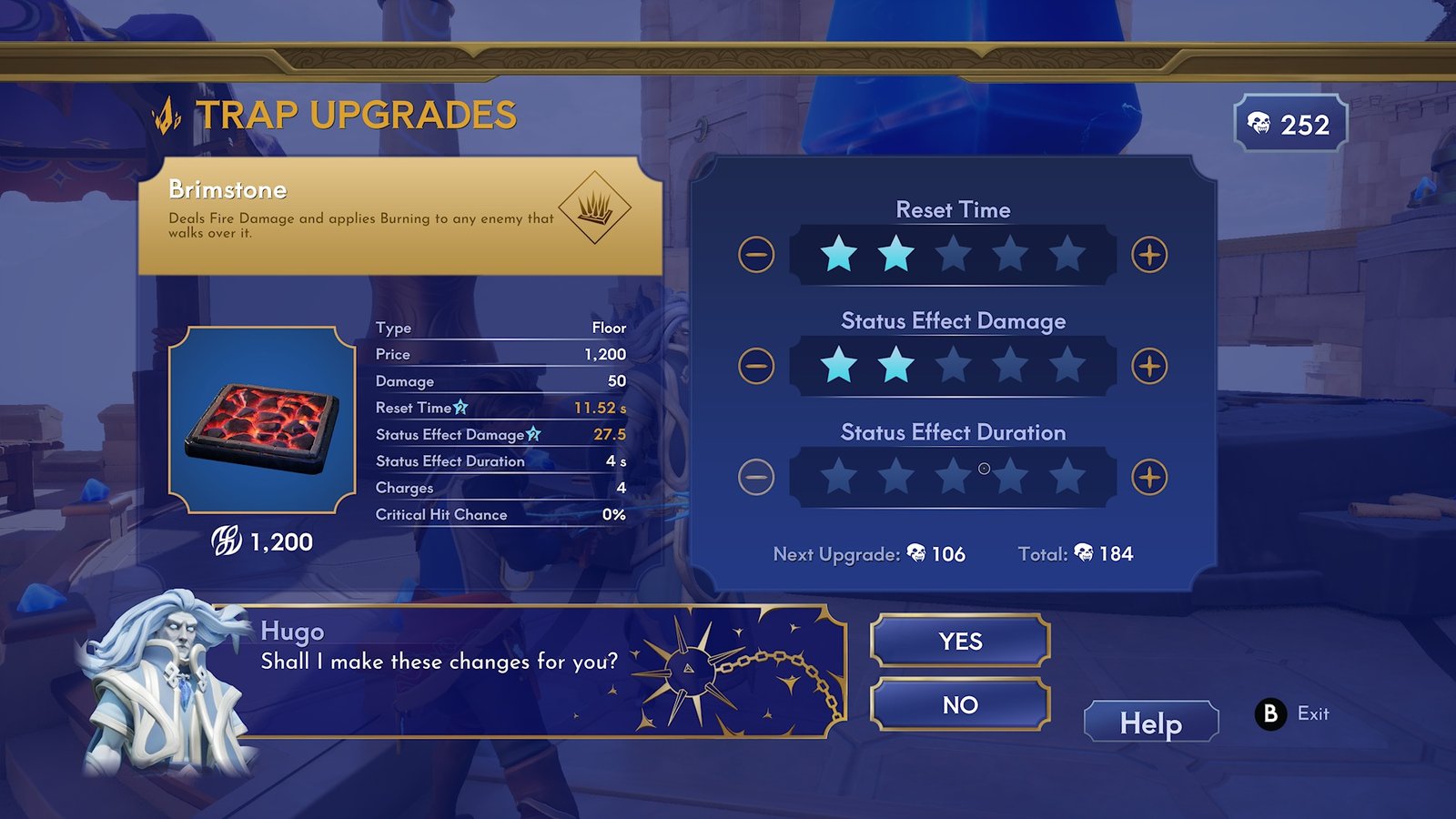This screenshot has width=1456, height=819.
Task: Confirm Hugo's changes by clicking YES
Action: click(960, 641)
